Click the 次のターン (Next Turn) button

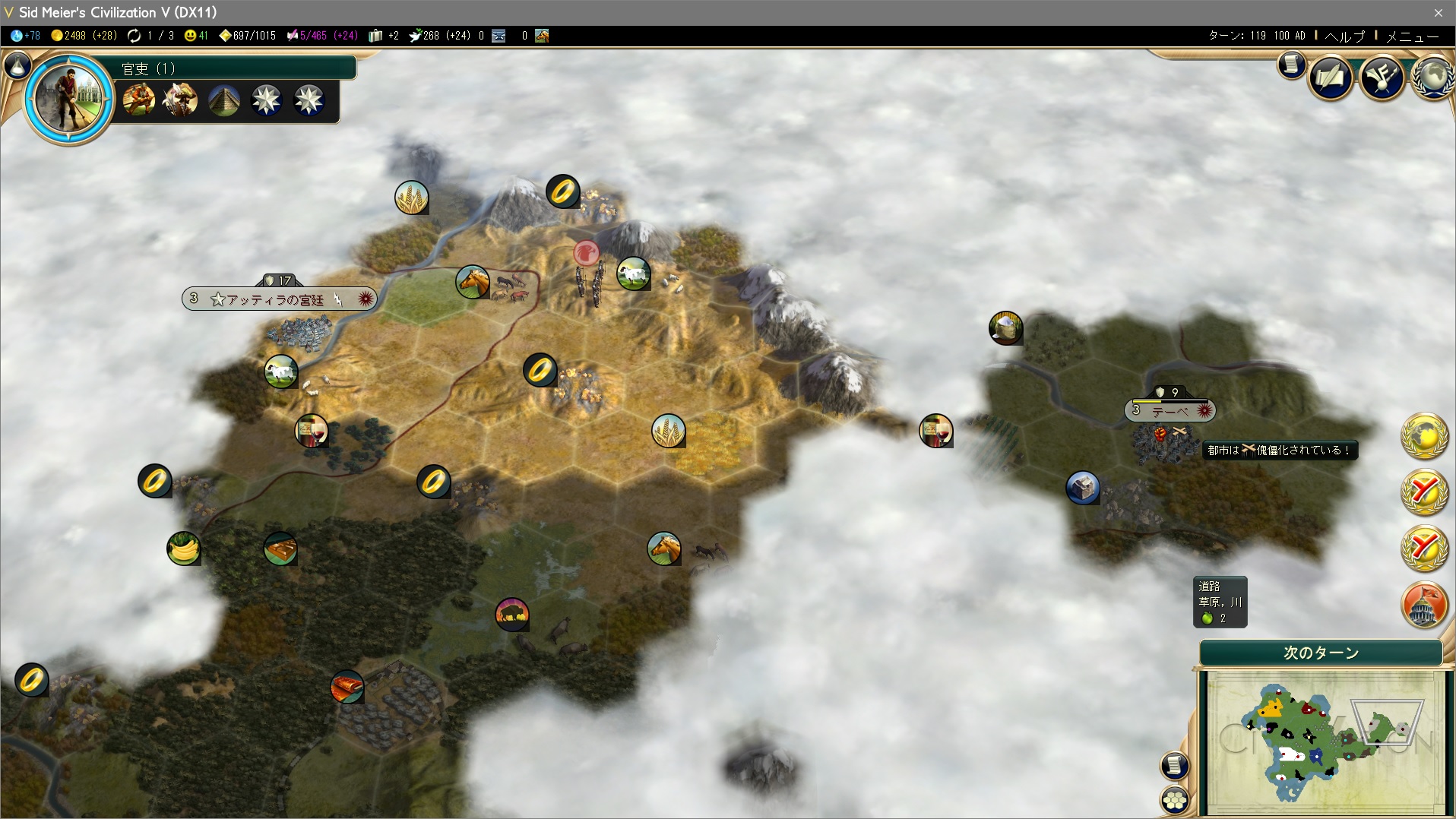pyautogui.click(x=1321, y=653)
